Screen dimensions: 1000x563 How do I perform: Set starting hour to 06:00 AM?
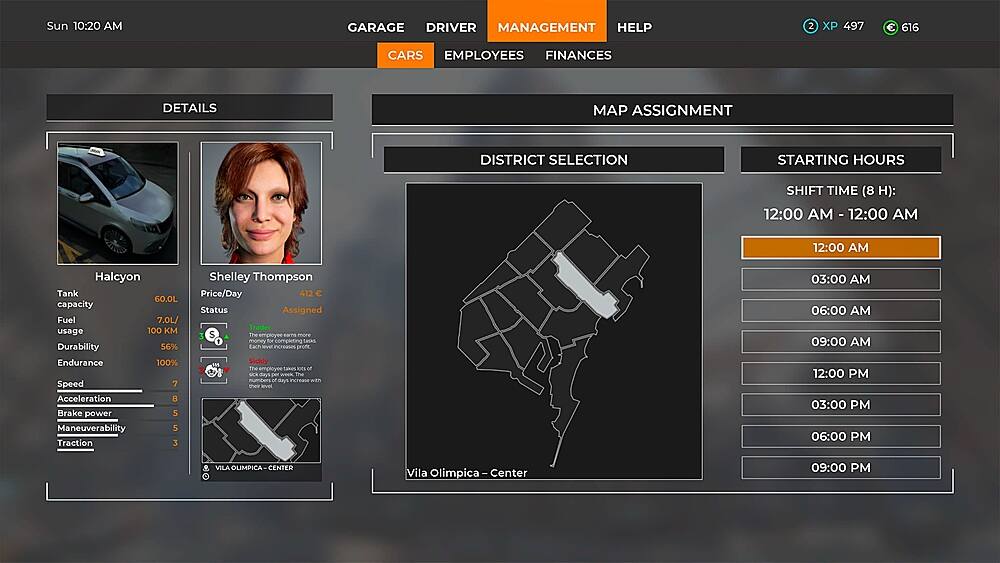[x=841, y=311]
